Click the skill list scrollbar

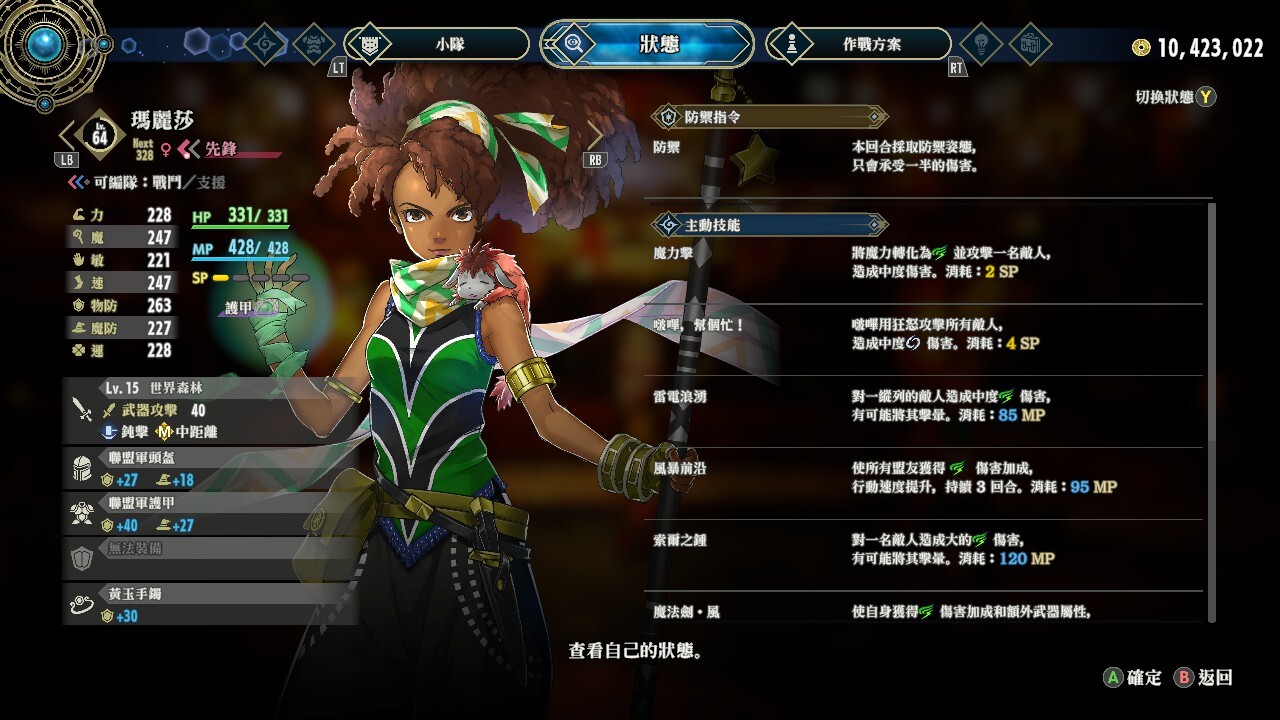pos(1213,410)
